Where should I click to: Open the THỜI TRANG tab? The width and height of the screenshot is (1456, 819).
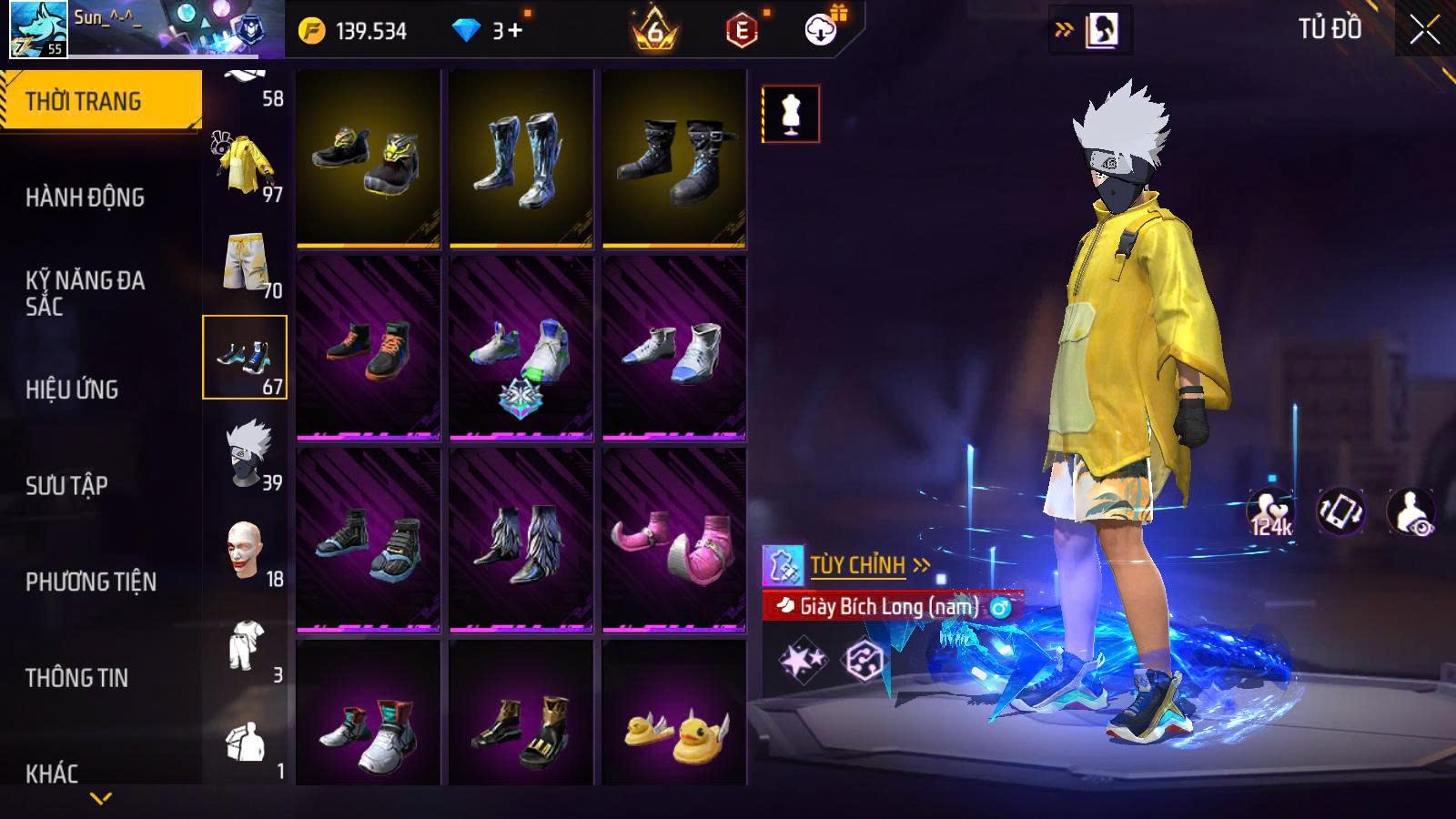pyautogui.click(x=100, y=100)
